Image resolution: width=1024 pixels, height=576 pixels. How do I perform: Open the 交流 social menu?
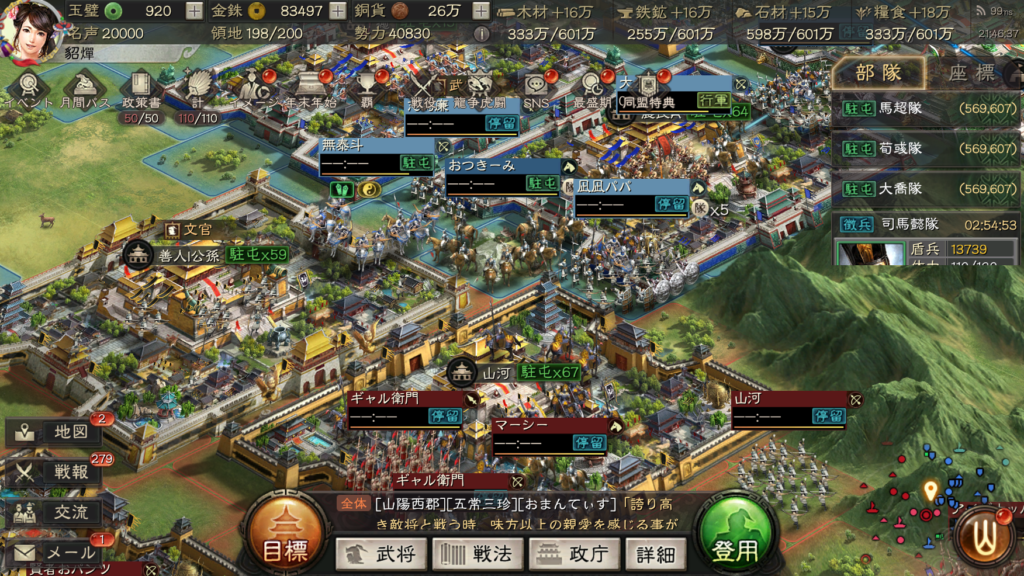coord(55,512)
